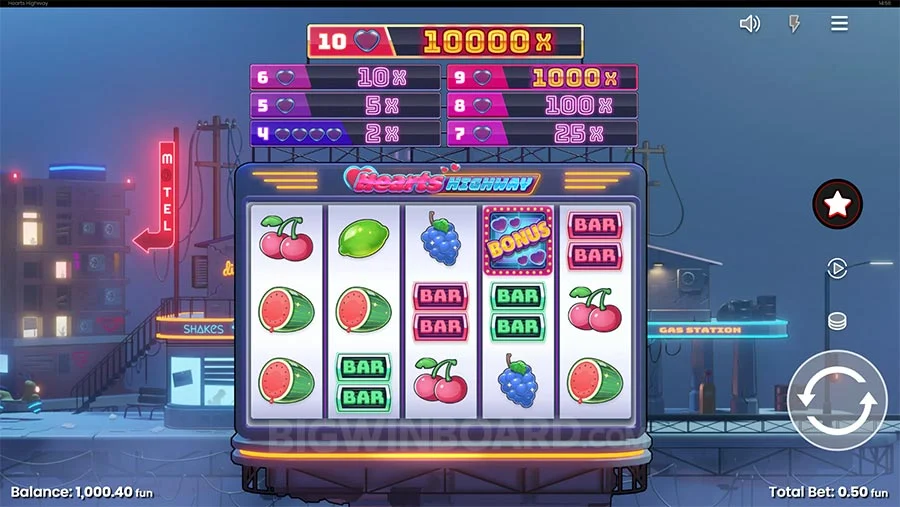The height and width of the screenshot is (507, 900).
Task: Open the hamburger menu
Action: coord(839,24)
